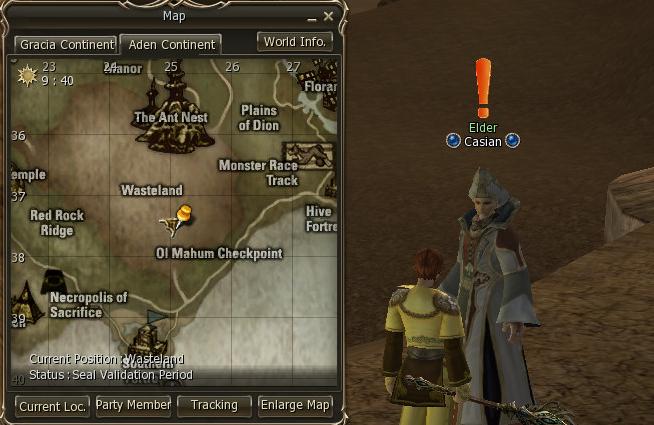Screen dimensions: 654x425
Task: Activate the Tracking button
Action: [214, 405]
